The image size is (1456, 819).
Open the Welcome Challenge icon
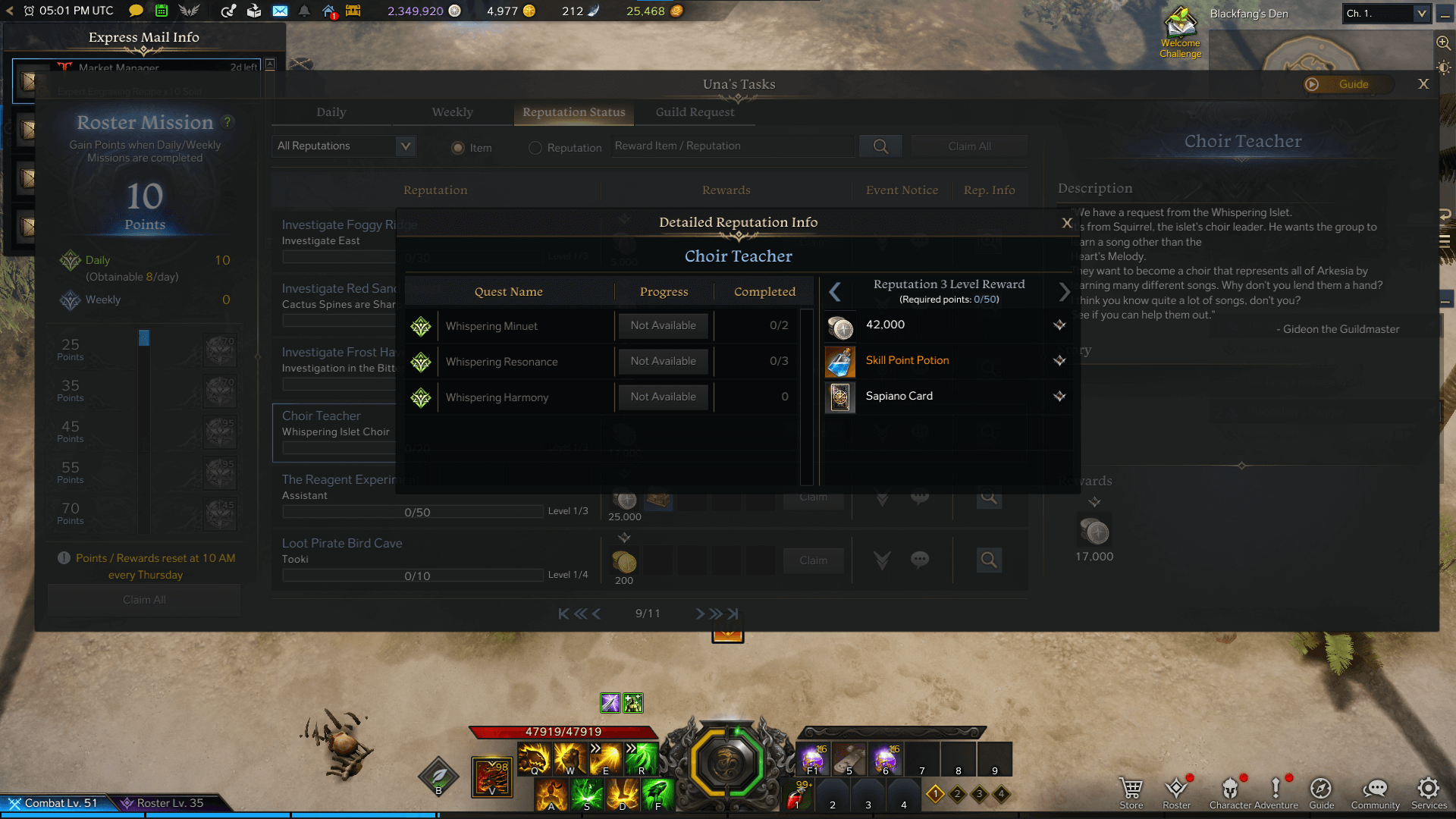[x=1180, y=33]
